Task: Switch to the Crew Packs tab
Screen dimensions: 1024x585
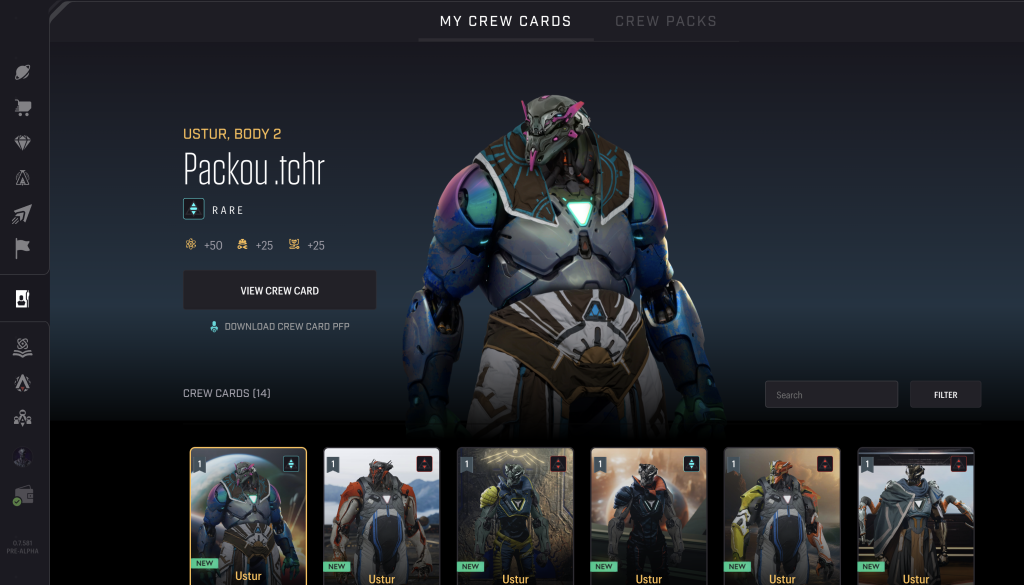Action: click(x=666, y=21)
